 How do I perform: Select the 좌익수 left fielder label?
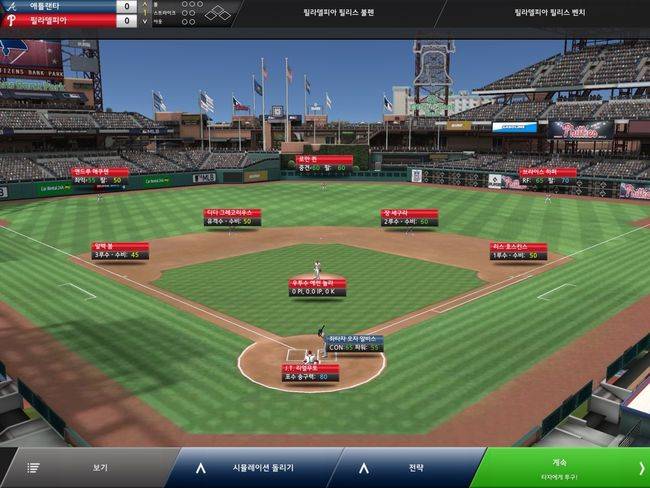click(x=99, y=176)
